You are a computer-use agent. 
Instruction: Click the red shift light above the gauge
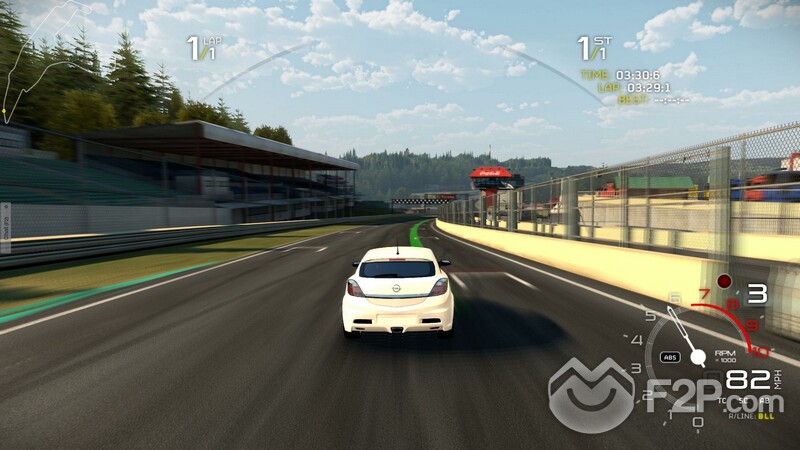pyautogui.click(x=724, y=282)
